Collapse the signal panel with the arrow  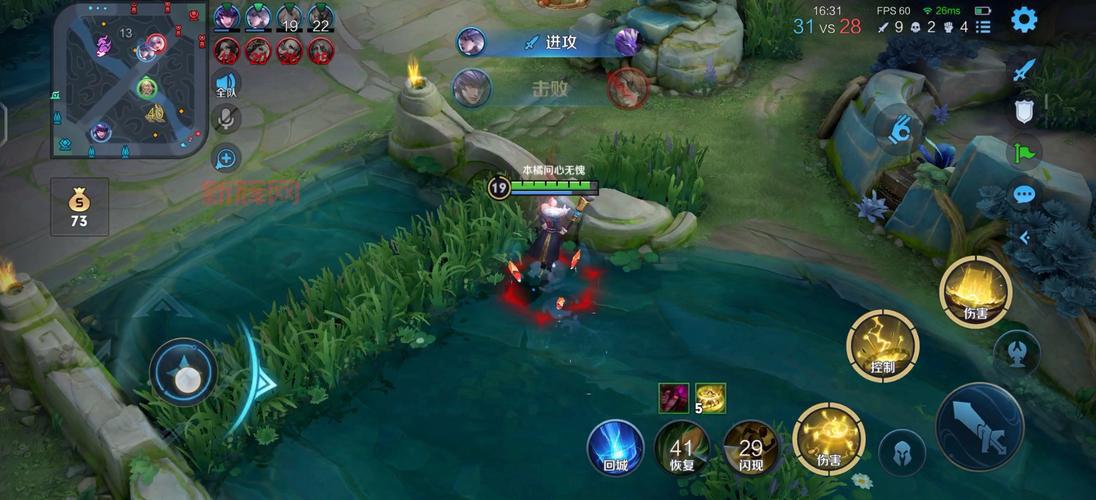point(1023,237)
